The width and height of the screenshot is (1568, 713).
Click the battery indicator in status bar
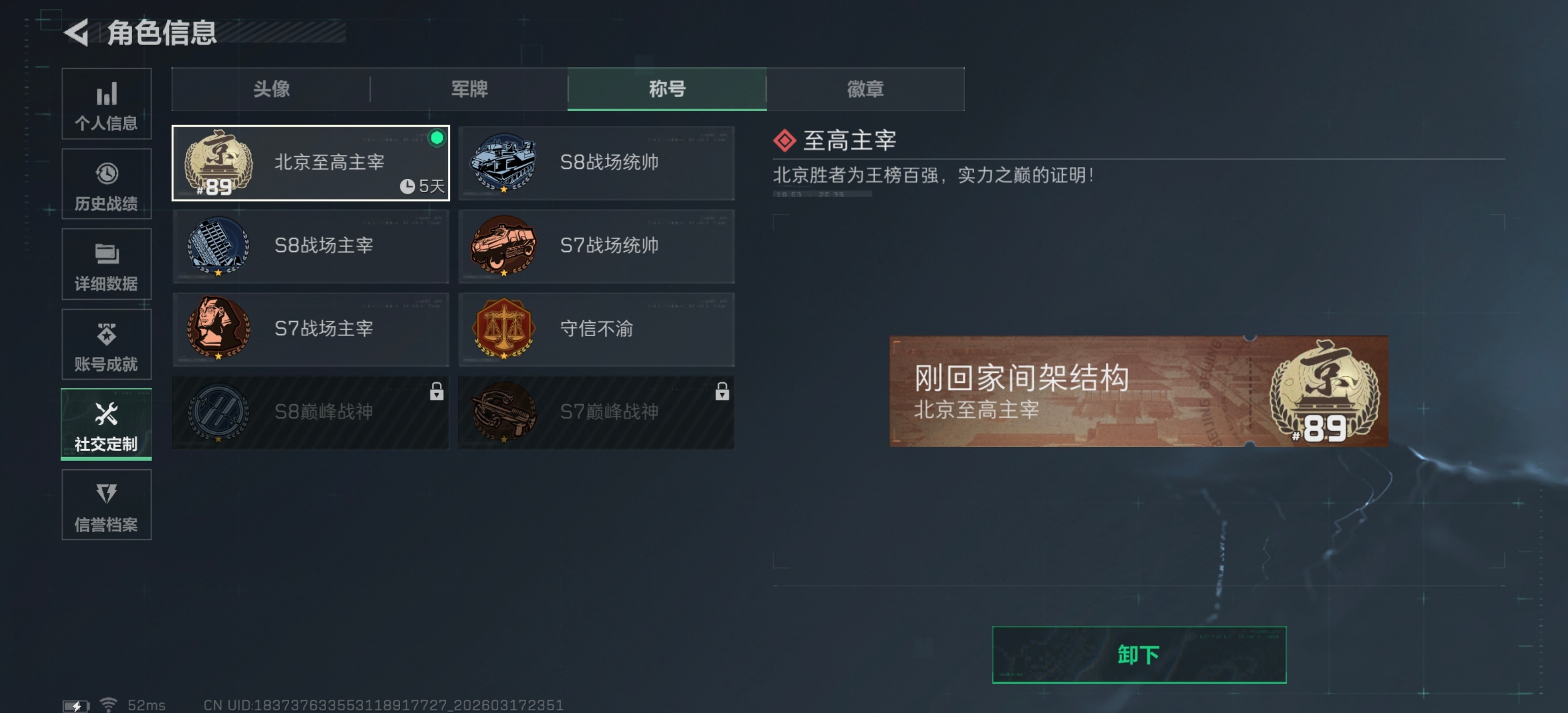click(77, 705)
